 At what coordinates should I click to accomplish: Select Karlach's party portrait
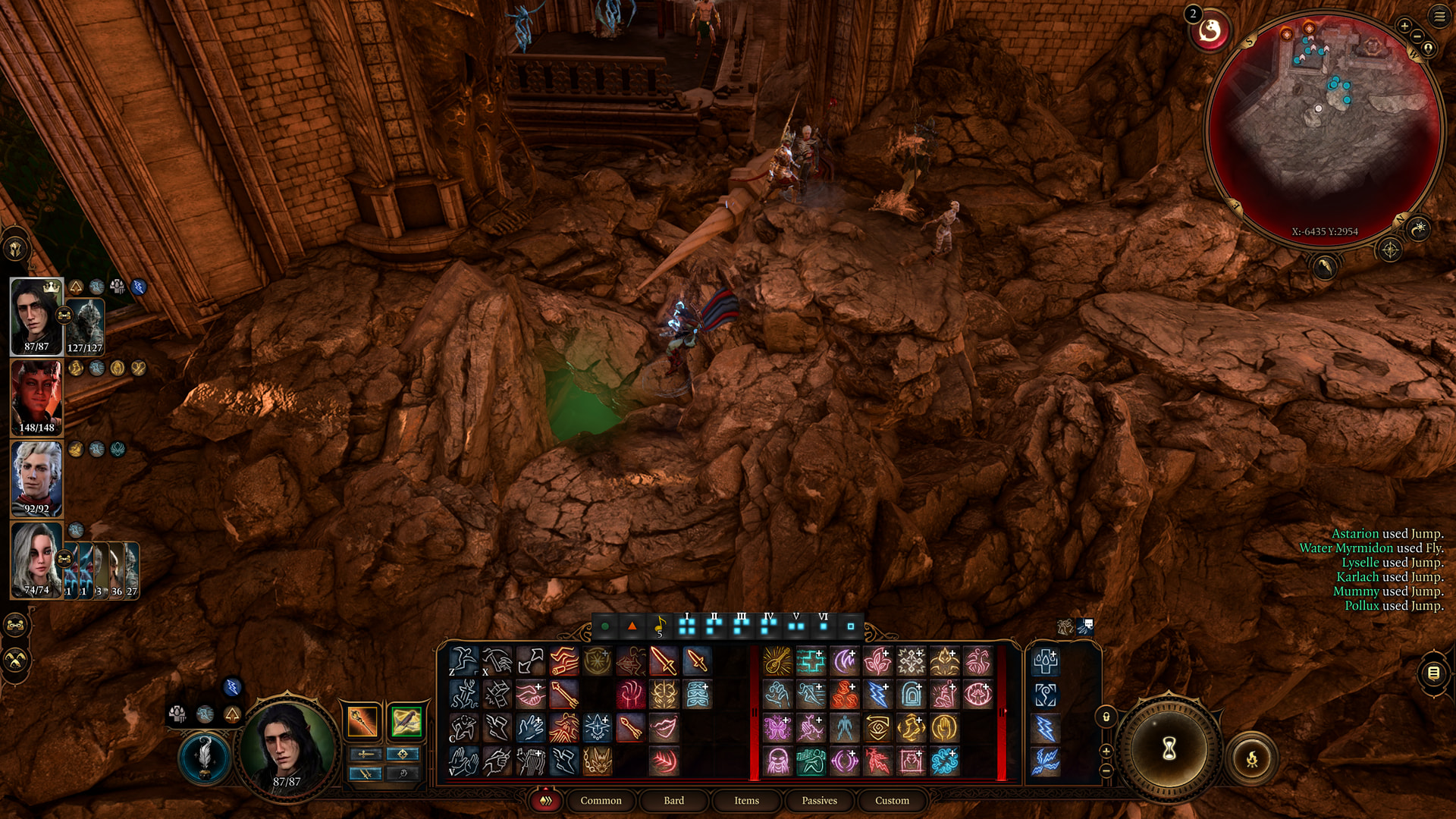pos(36,397)
